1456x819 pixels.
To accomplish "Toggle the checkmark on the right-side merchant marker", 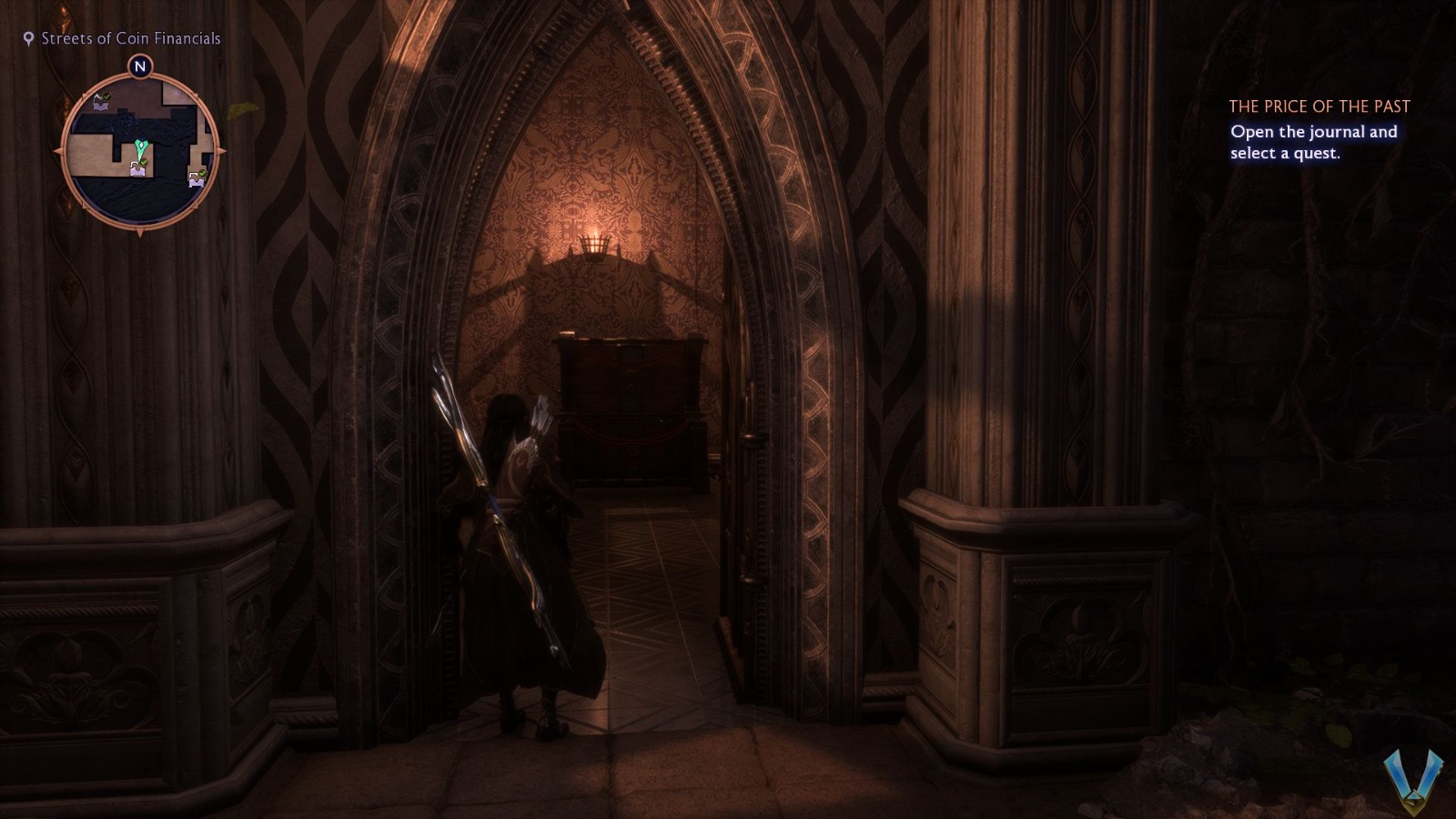I will pos(201,172).
